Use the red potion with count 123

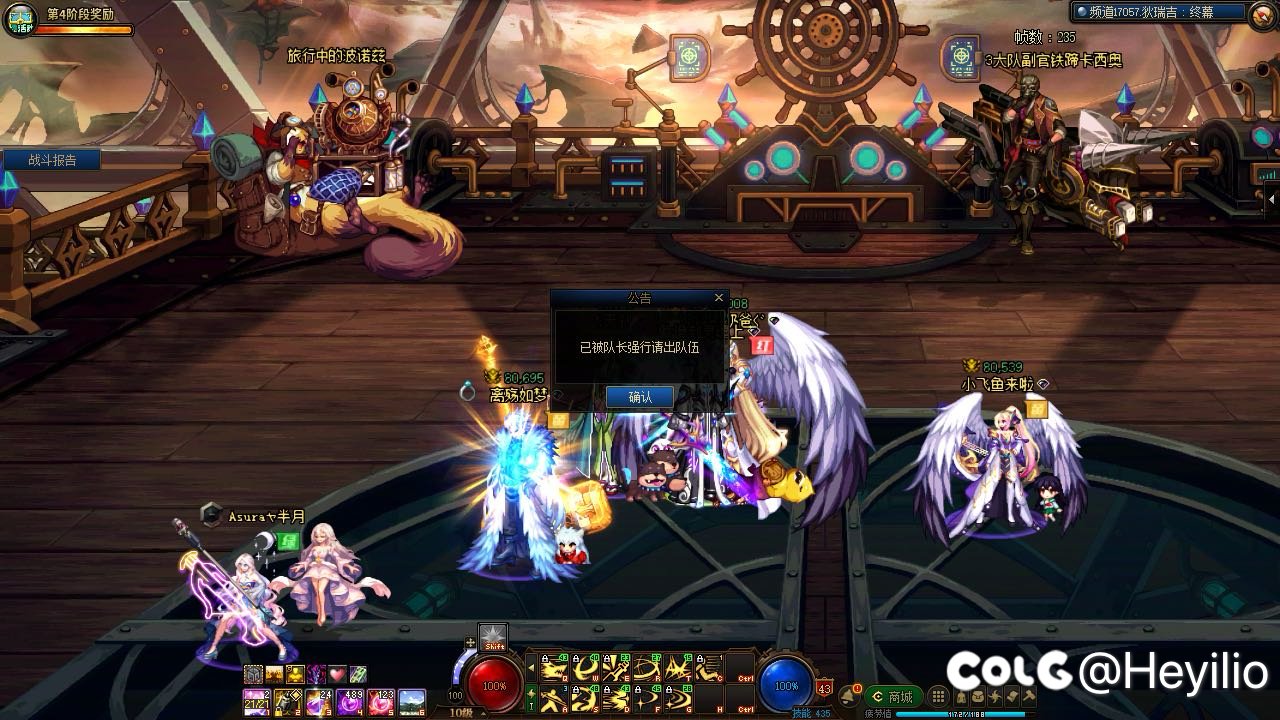pyautogui.click(x=381, y=702)
